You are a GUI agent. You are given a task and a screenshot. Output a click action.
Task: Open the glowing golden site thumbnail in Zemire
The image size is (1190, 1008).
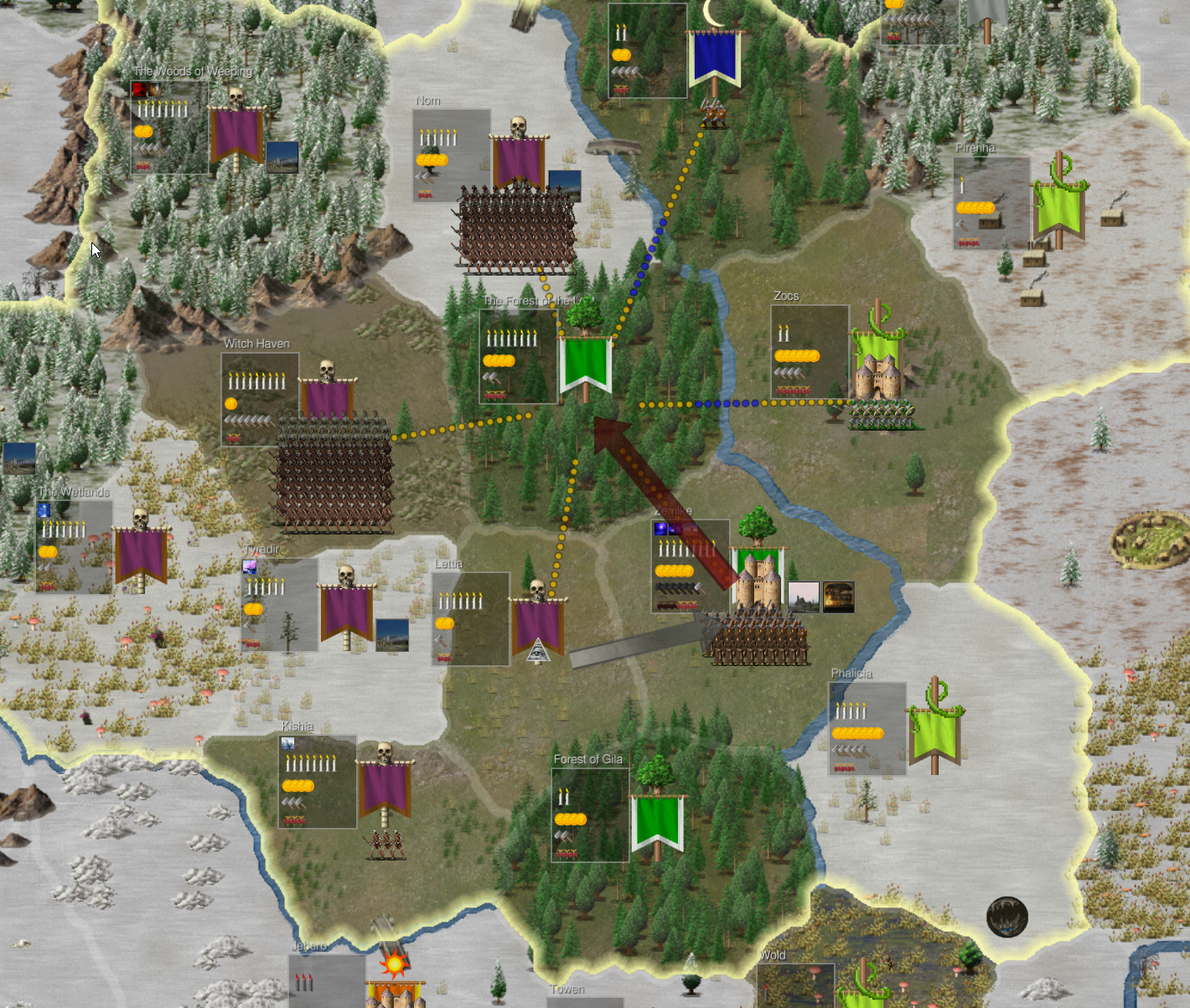(x=838, y=597)
